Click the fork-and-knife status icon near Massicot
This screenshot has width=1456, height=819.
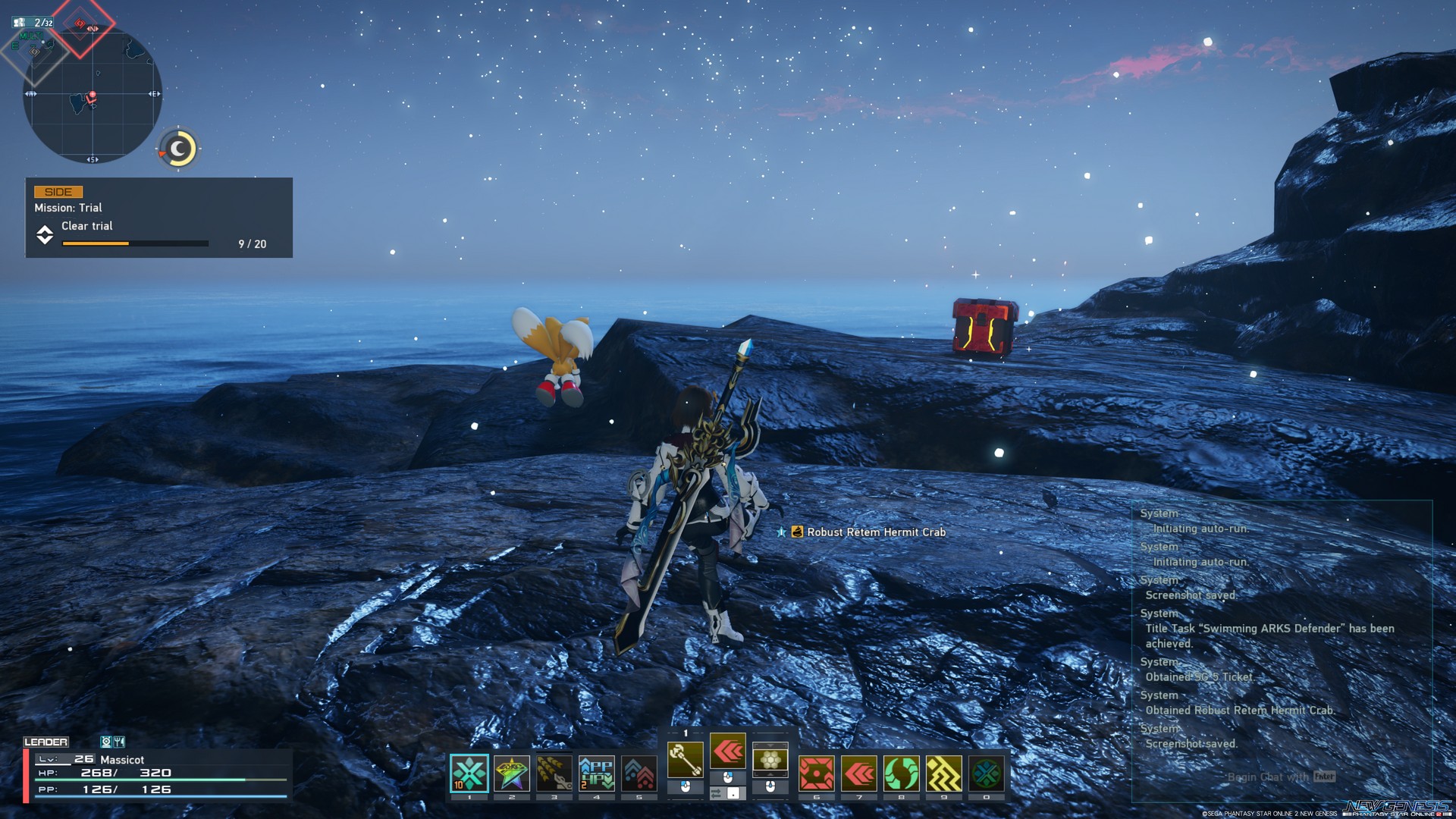point(119,742)
